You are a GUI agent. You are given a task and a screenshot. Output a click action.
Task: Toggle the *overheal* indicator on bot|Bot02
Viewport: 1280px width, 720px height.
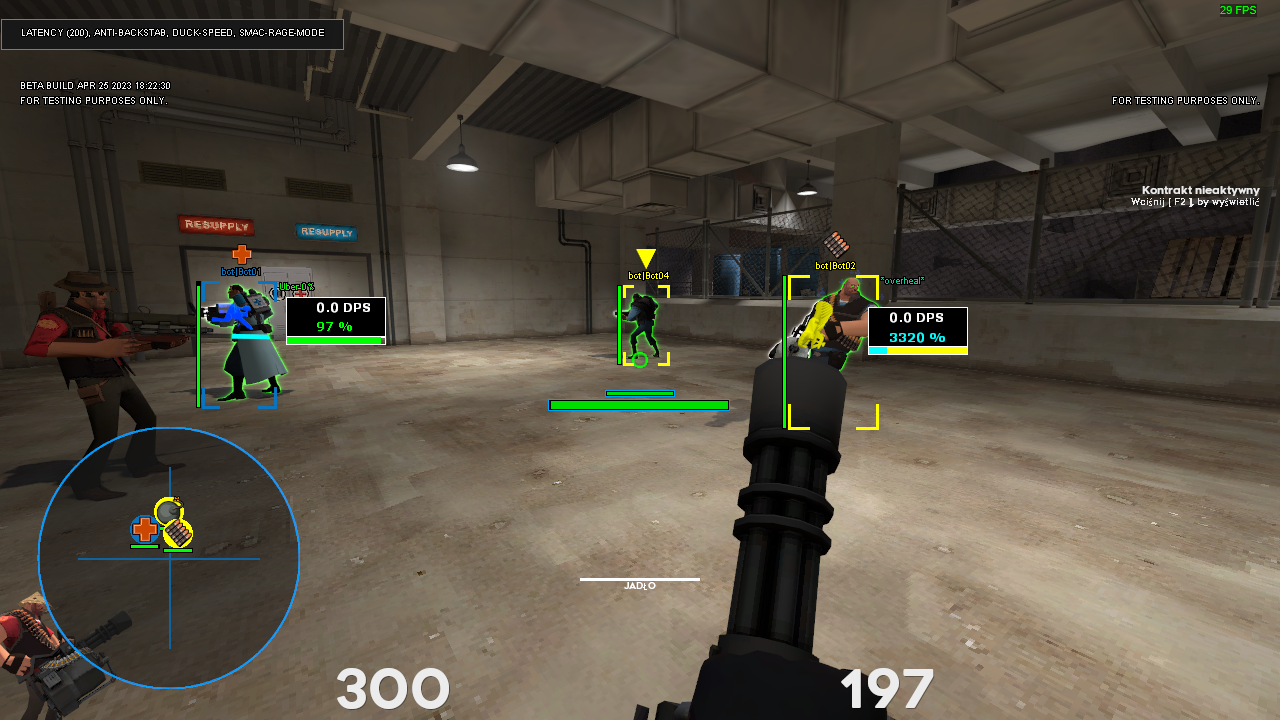pyautogui.click(x=903, y=281)
